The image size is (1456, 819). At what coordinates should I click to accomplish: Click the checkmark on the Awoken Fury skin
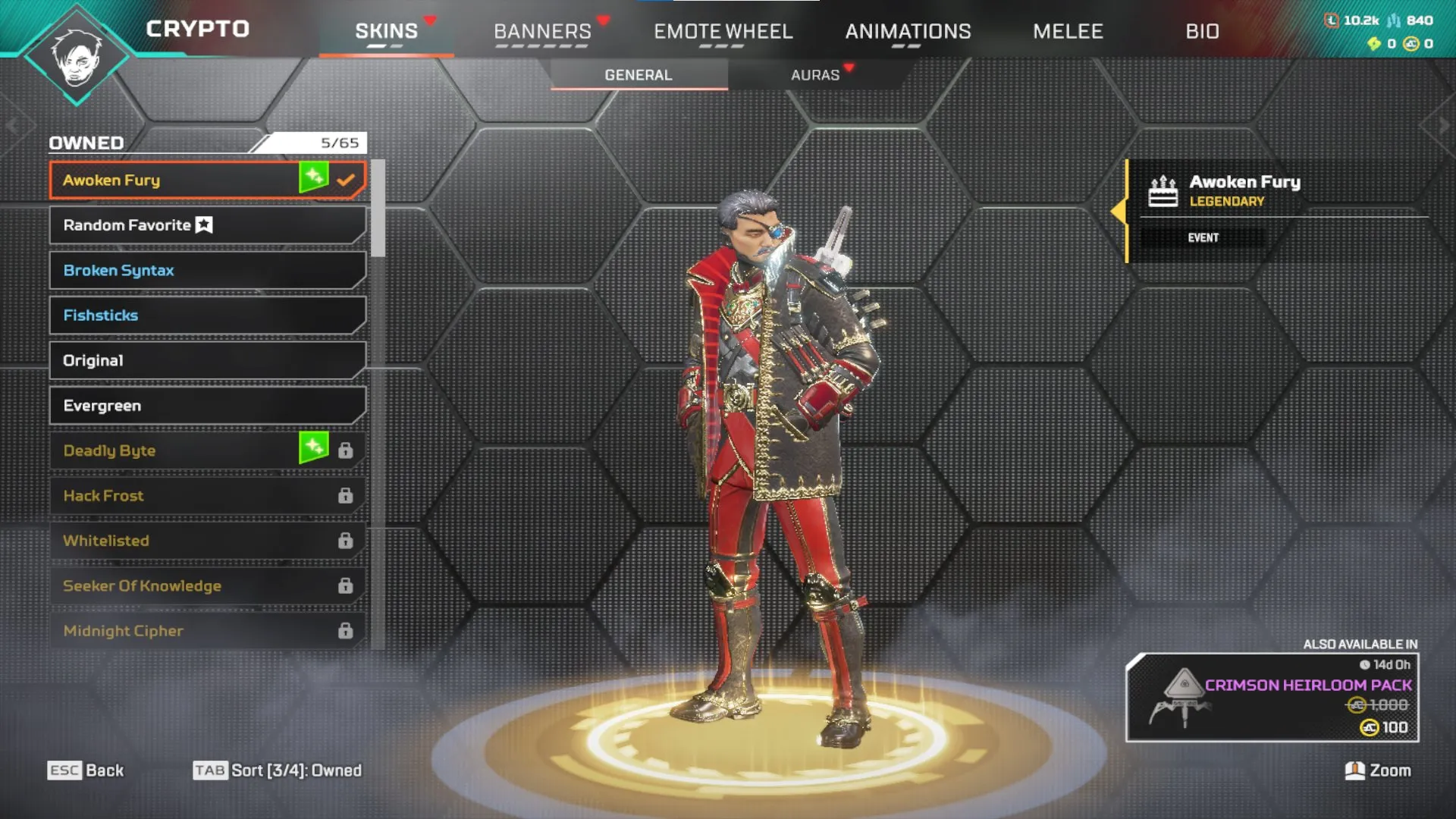click(x=347, y=180)
